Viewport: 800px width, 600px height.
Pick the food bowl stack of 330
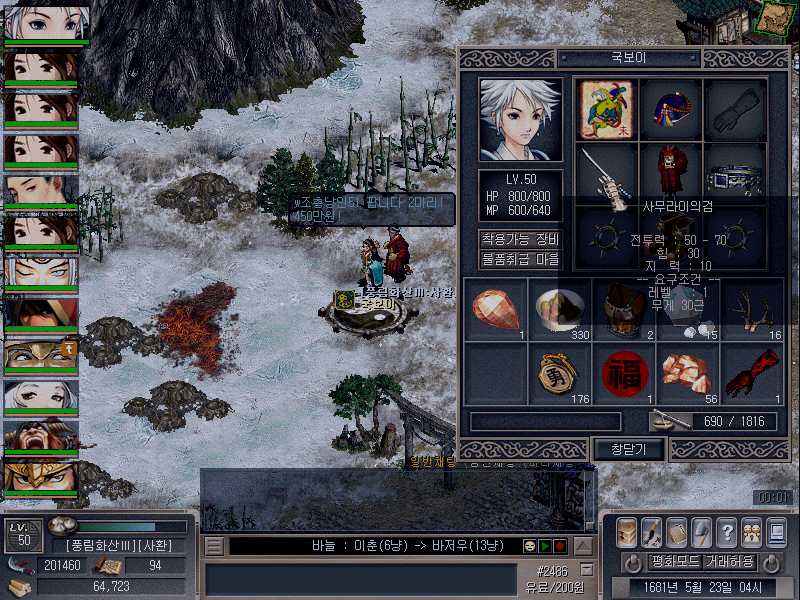point(560,309)
